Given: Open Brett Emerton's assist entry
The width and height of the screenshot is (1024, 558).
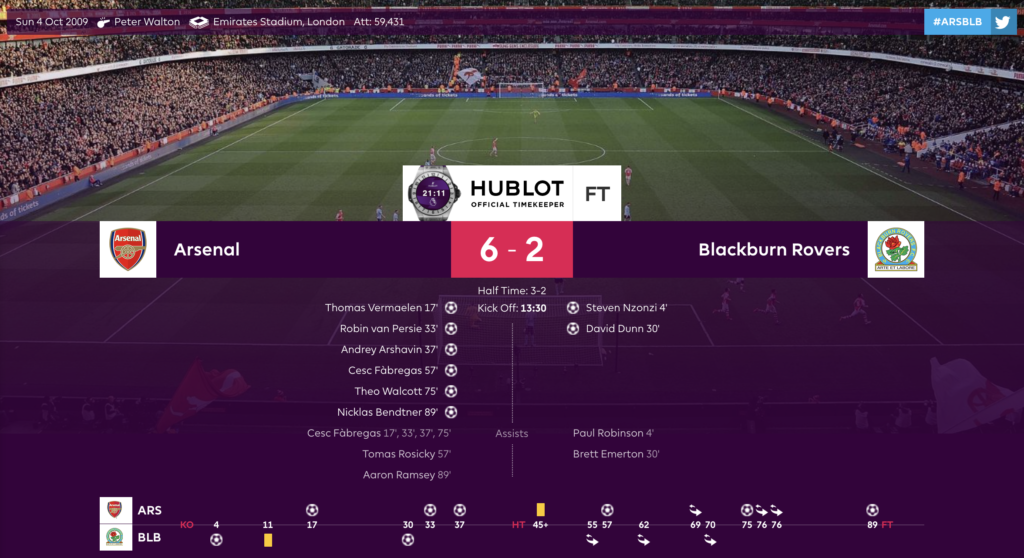Looking at the screenshot, I should click(x=616, y=454).
